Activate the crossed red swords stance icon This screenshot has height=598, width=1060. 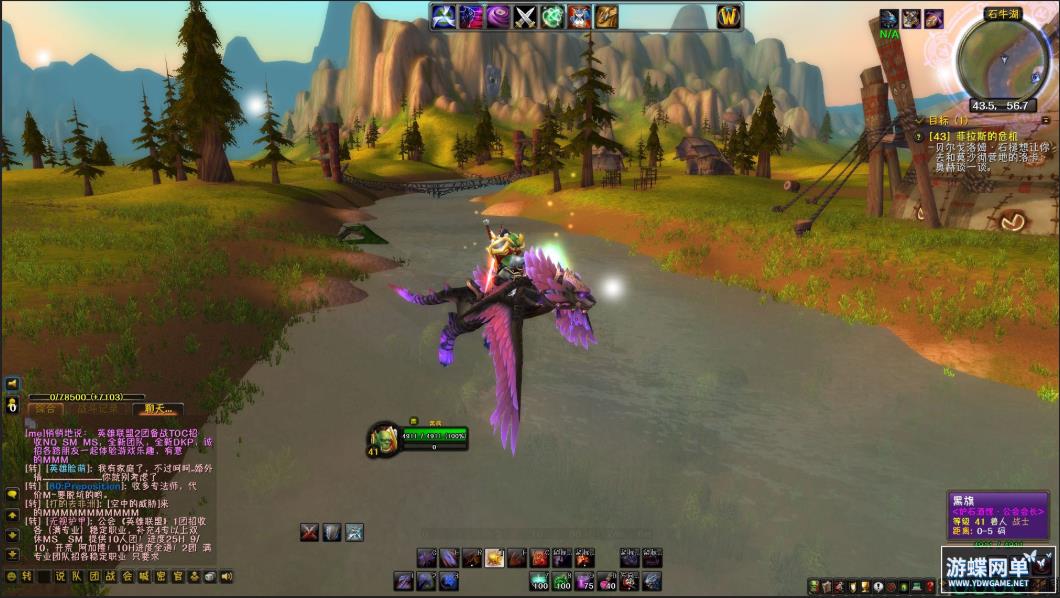[x=310, y=532]
